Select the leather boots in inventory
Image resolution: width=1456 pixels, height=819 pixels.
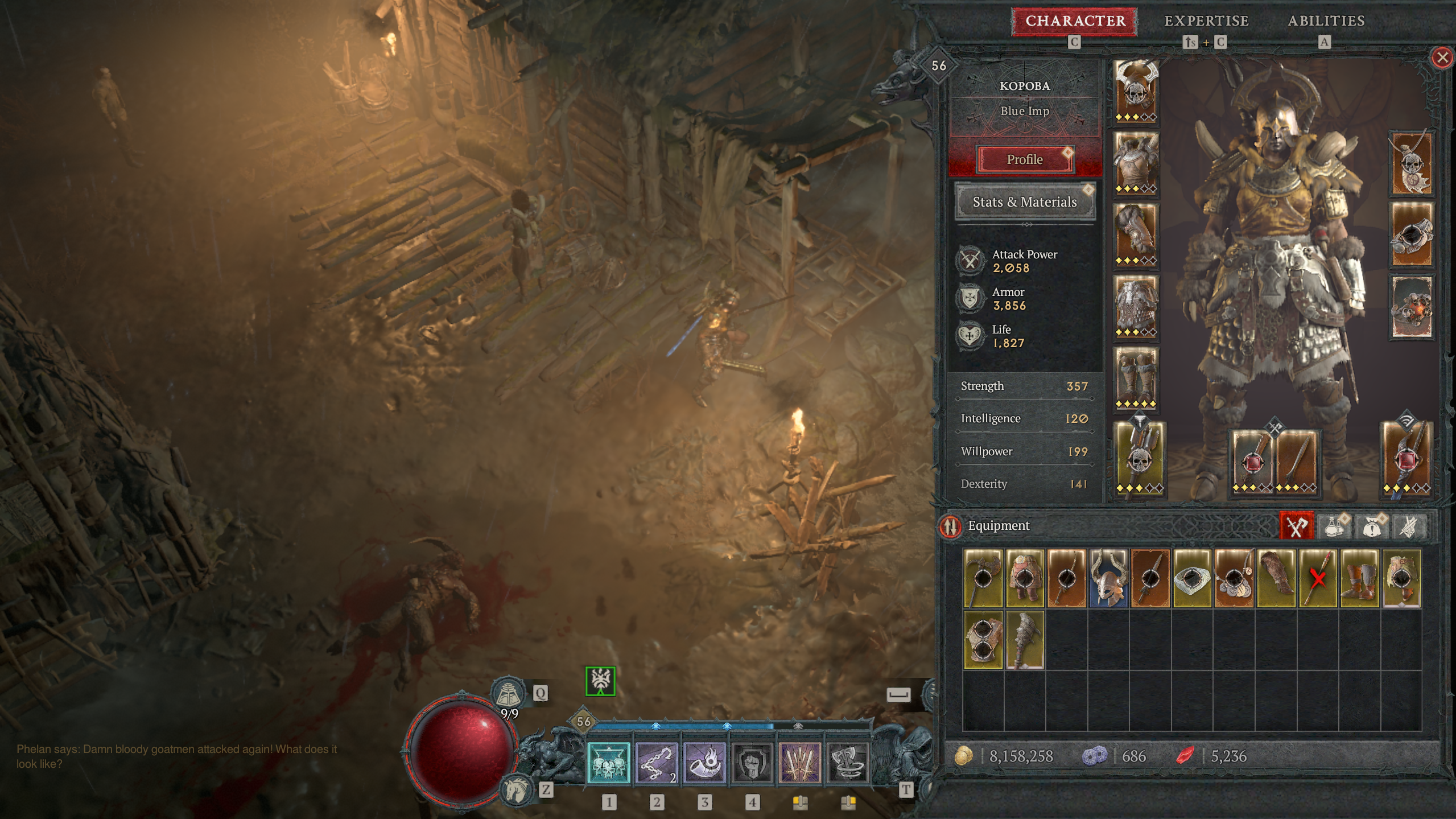pos(1360,578)
